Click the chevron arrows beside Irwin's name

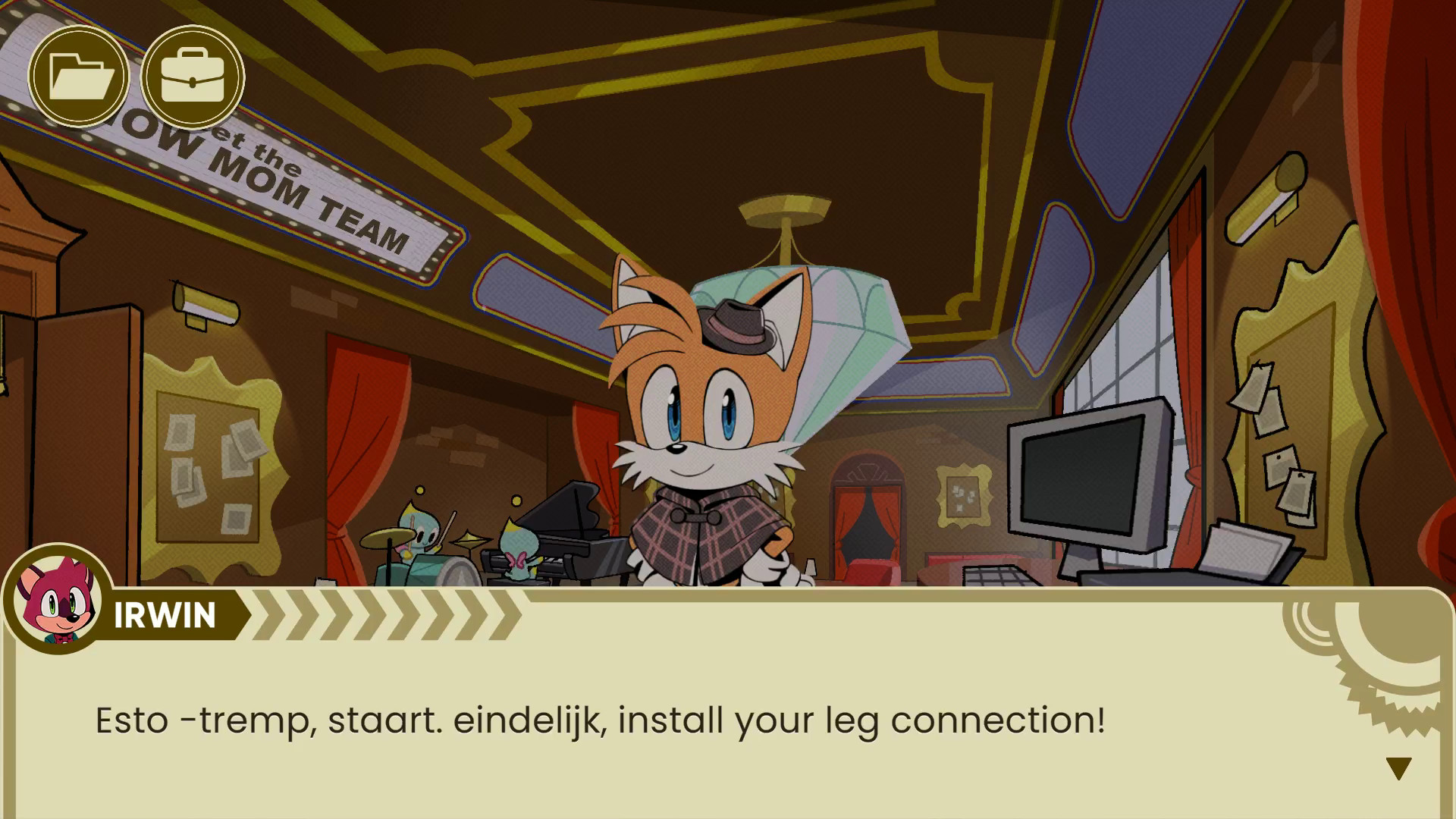click(379, 614)
